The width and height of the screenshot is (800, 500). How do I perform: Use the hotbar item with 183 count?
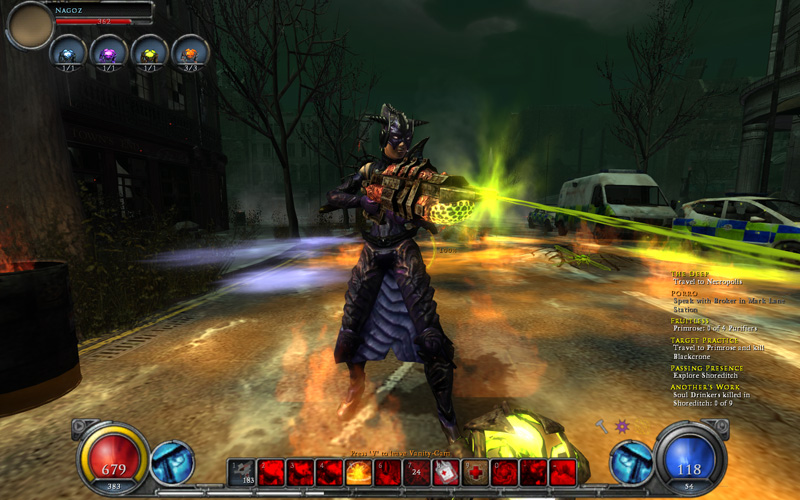[x=242, y=473]
